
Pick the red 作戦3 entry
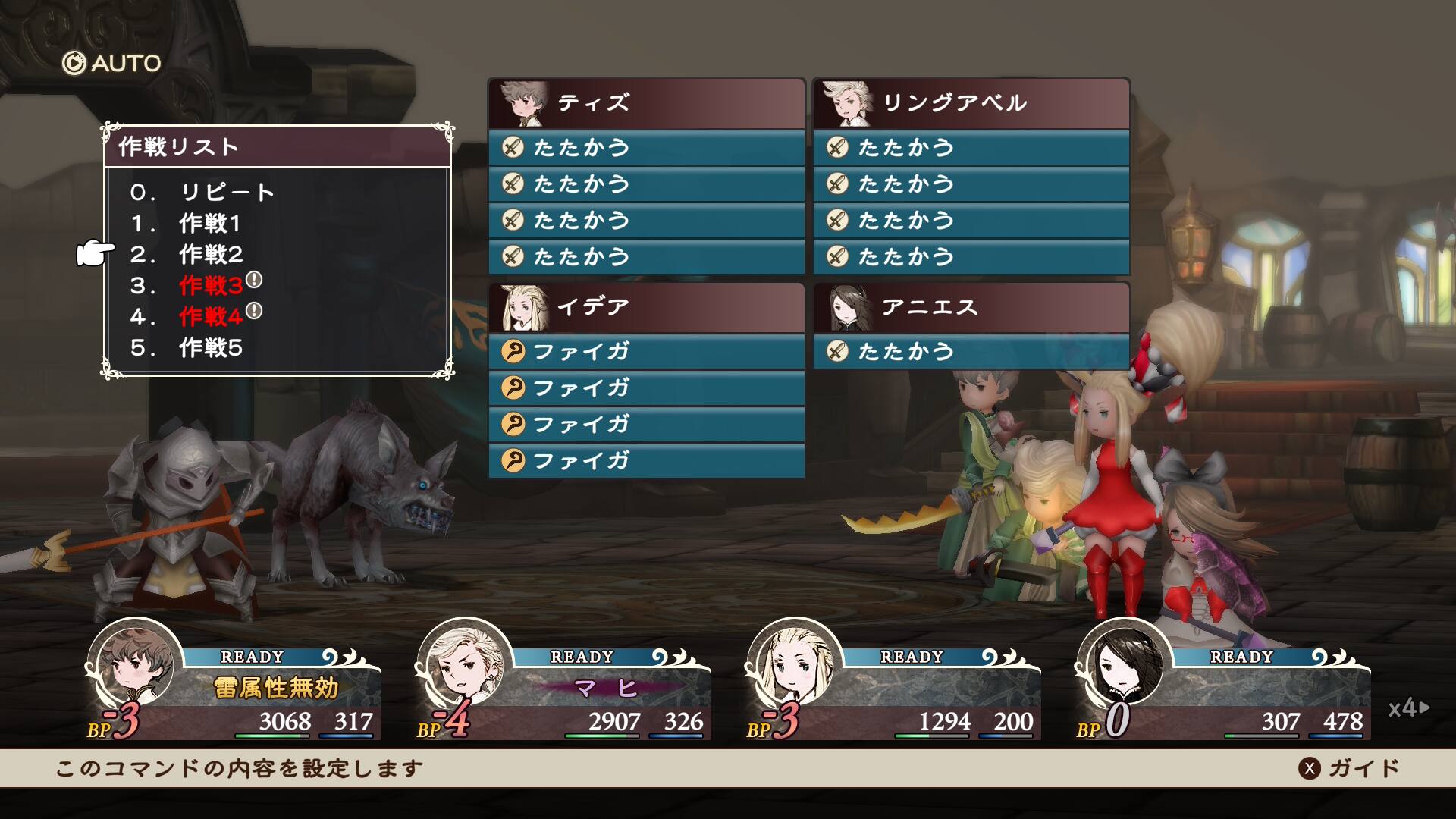[x=211, y=286]
